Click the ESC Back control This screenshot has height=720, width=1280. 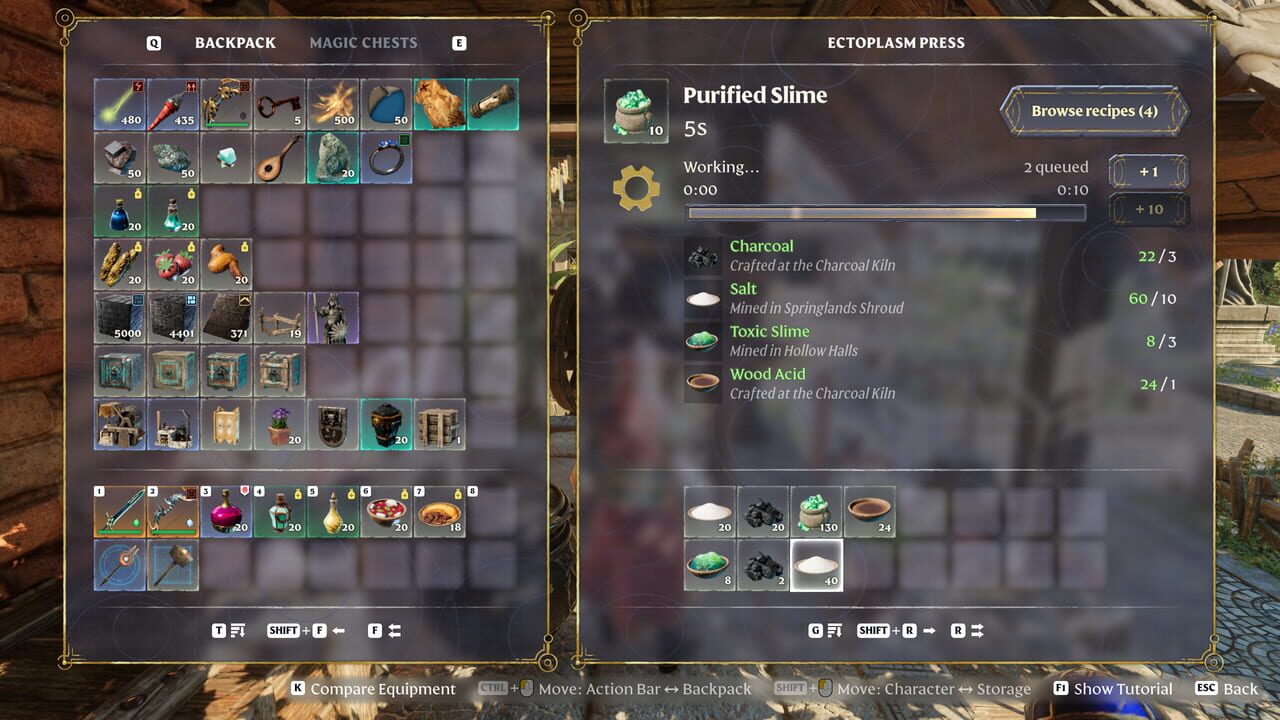[x=1227, y=688]
